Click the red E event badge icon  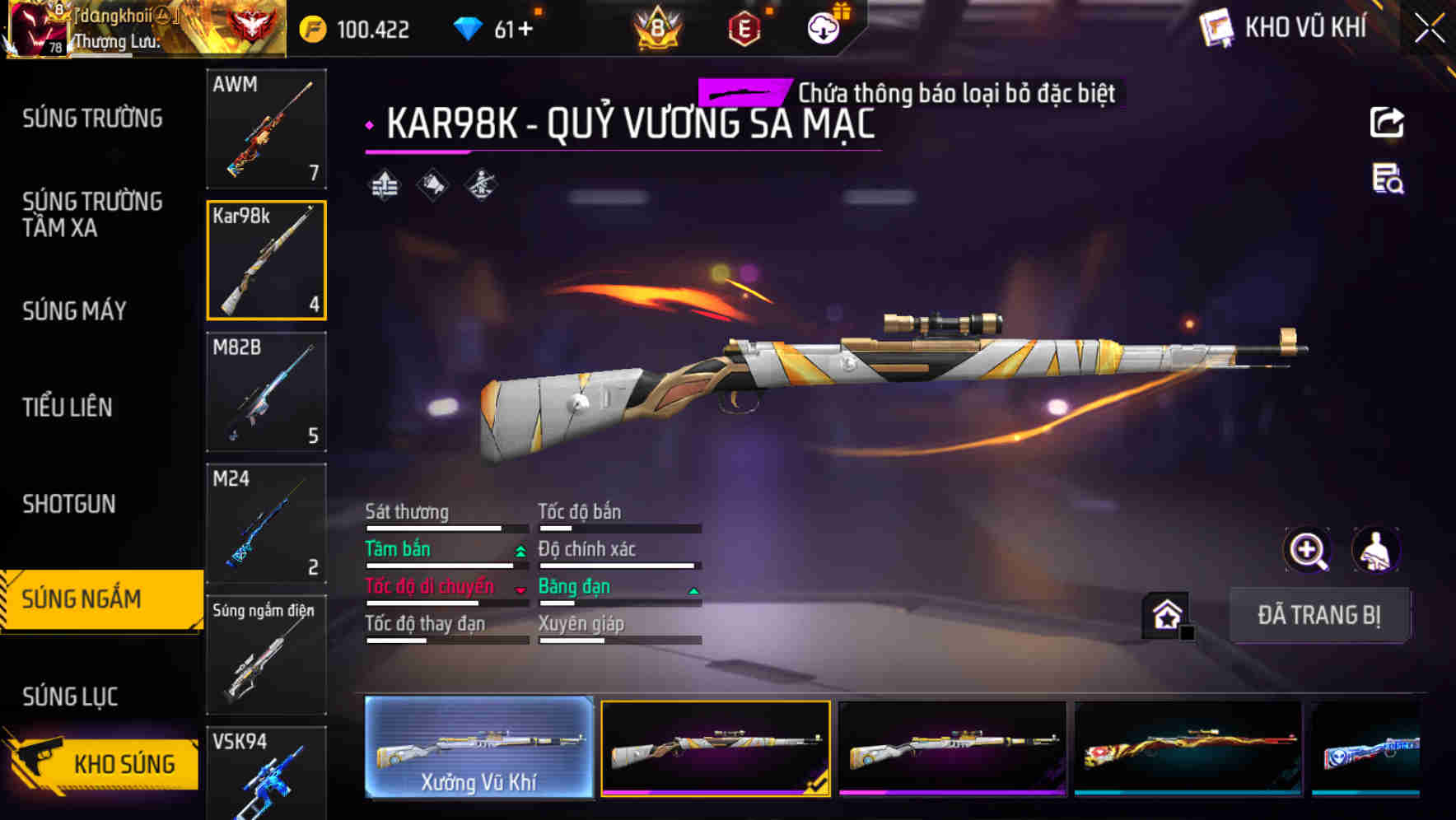(x=743, y=27)
